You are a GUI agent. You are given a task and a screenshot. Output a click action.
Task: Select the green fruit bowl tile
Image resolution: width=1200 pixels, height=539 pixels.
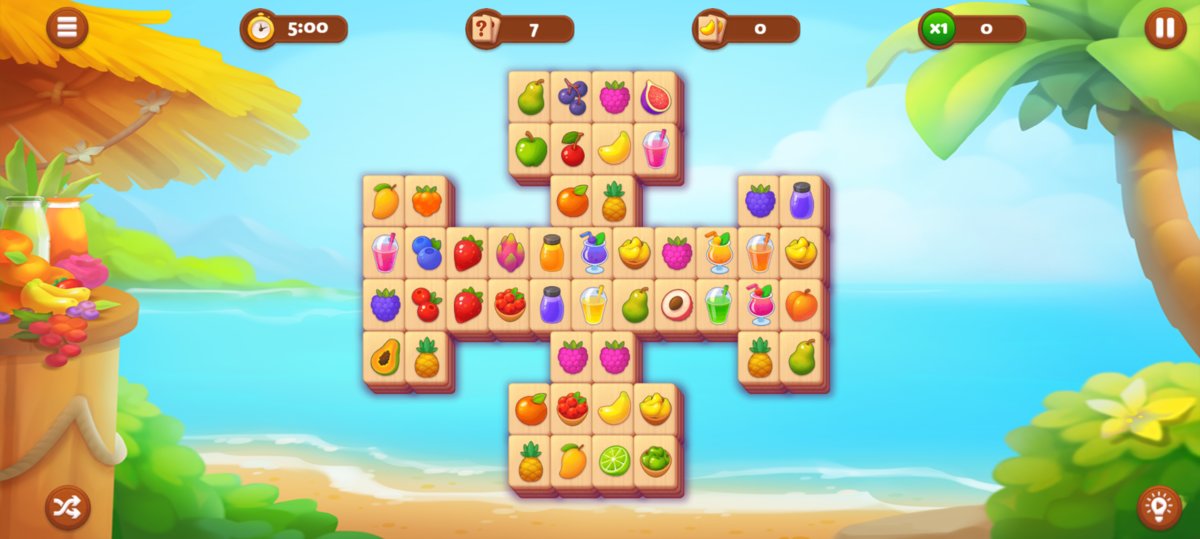tap(655, 461)
